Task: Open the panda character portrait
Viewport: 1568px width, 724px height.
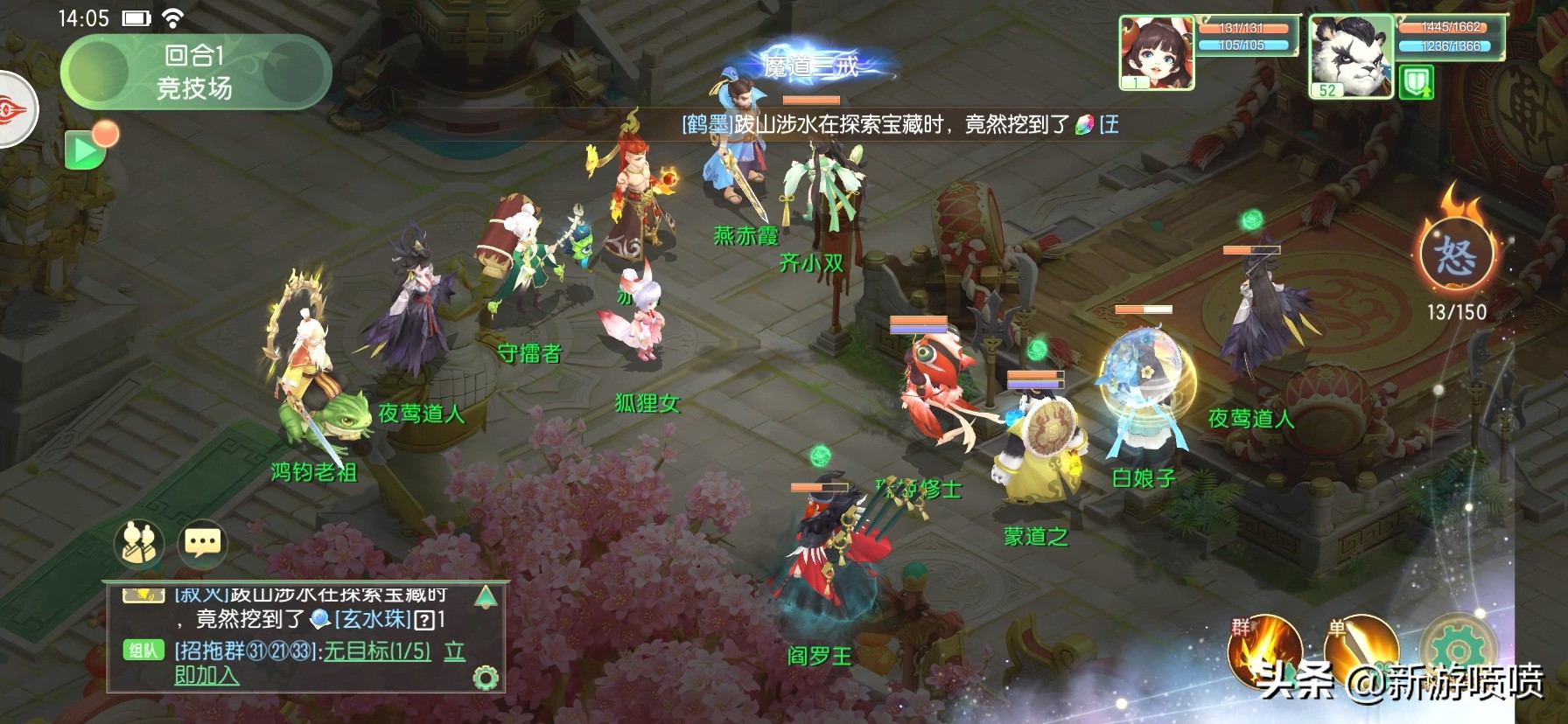Action: [x=1350, y=56]
